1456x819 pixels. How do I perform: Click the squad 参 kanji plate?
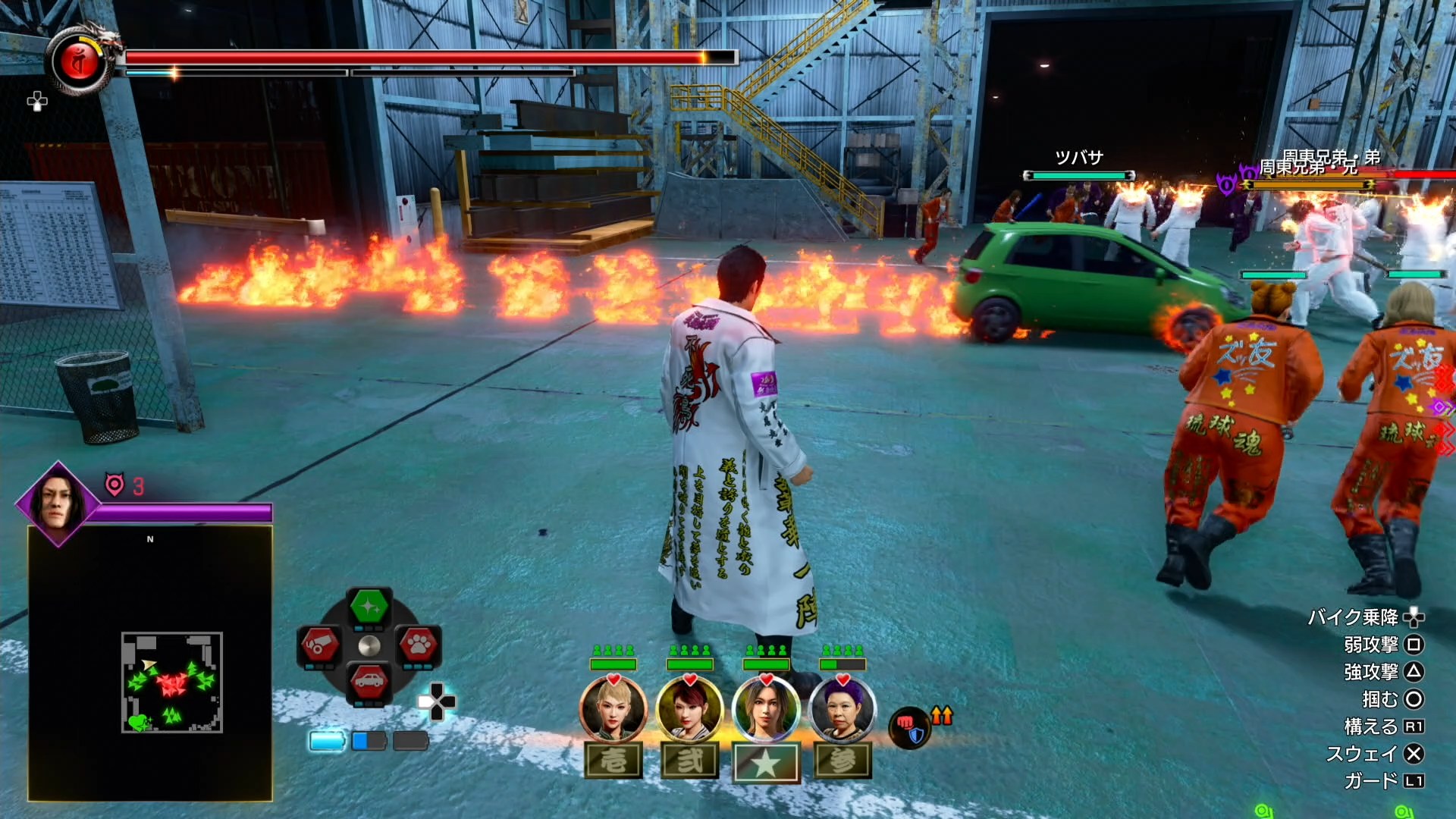[843, 761]
